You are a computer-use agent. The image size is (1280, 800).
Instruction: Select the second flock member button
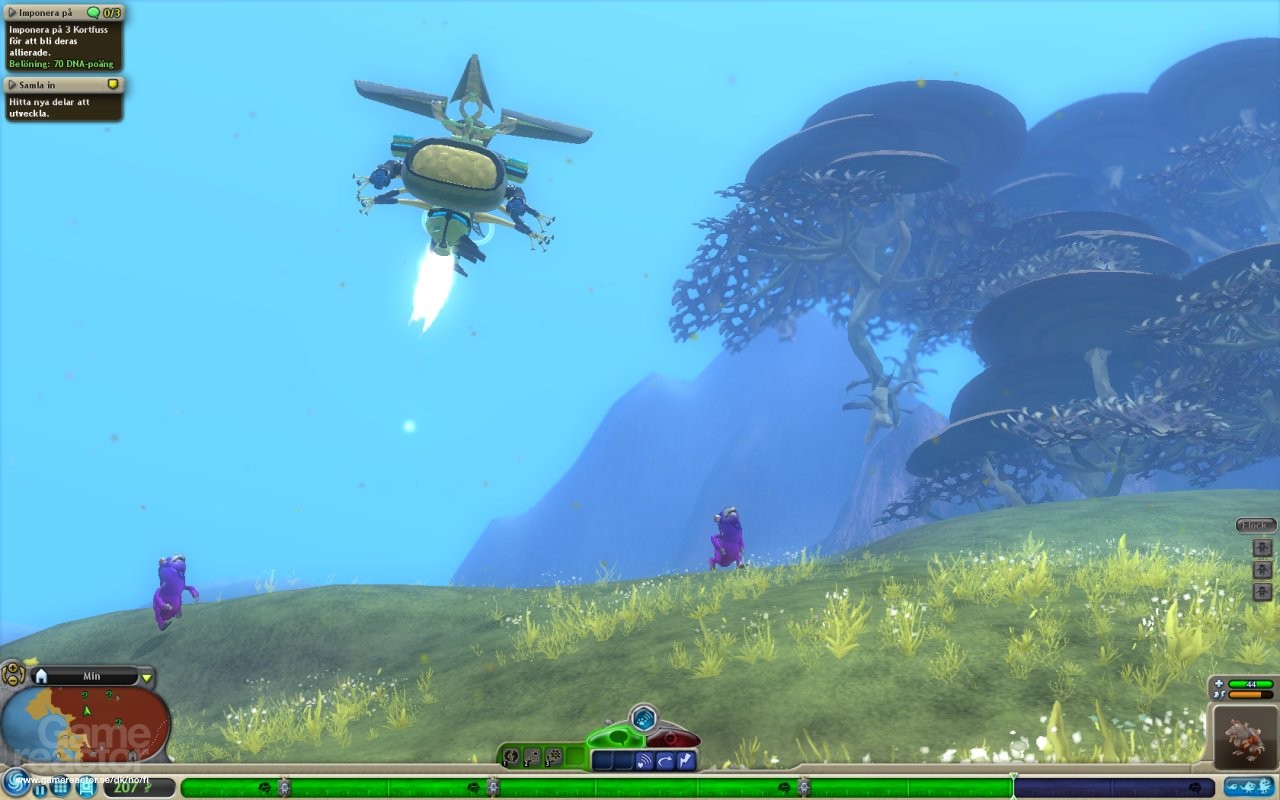pyautogui.click(x=1263, y=569)
